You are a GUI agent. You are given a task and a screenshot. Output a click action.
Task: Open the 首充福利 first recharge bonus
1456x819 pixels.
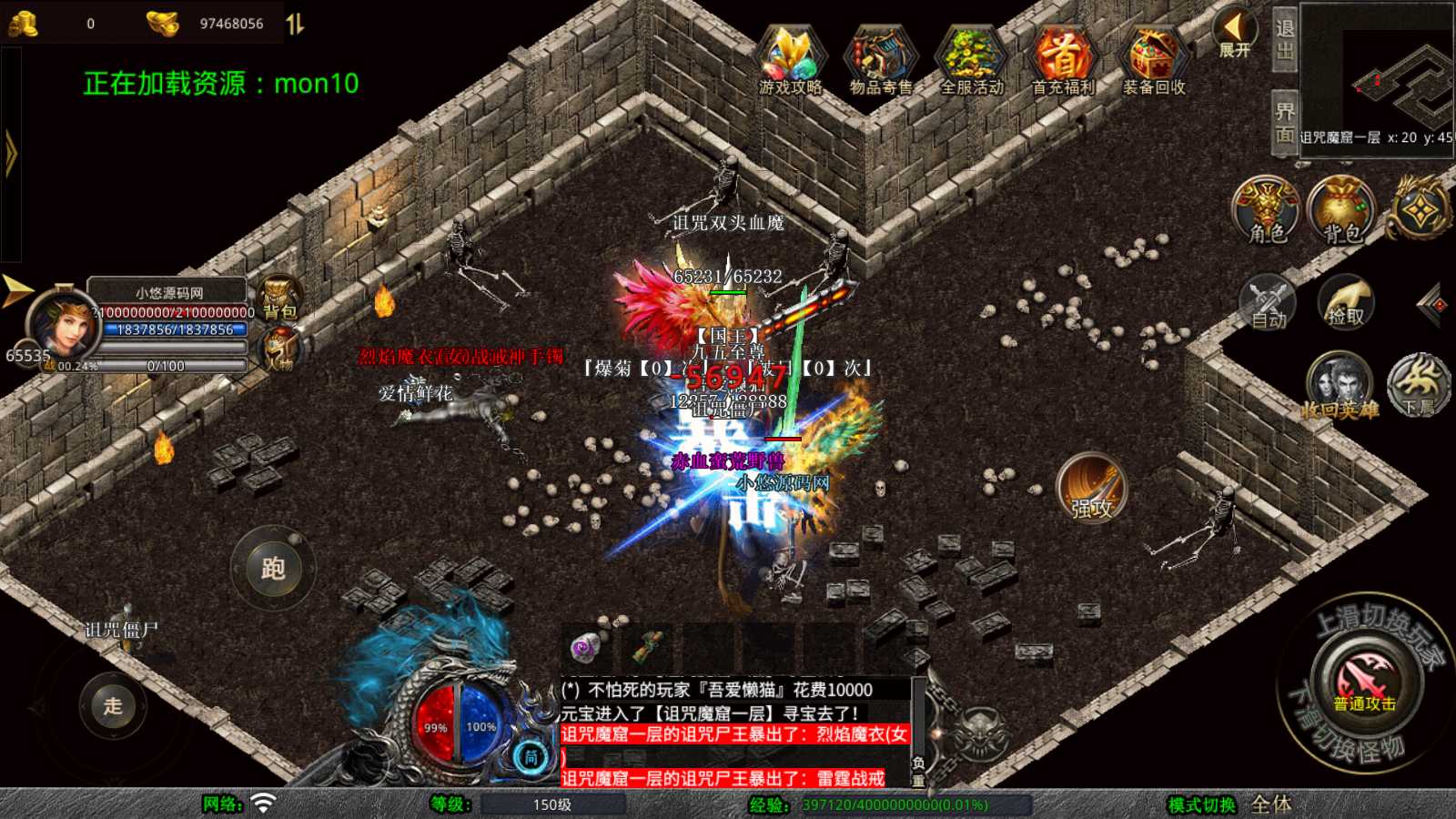tap(1062, 60)
